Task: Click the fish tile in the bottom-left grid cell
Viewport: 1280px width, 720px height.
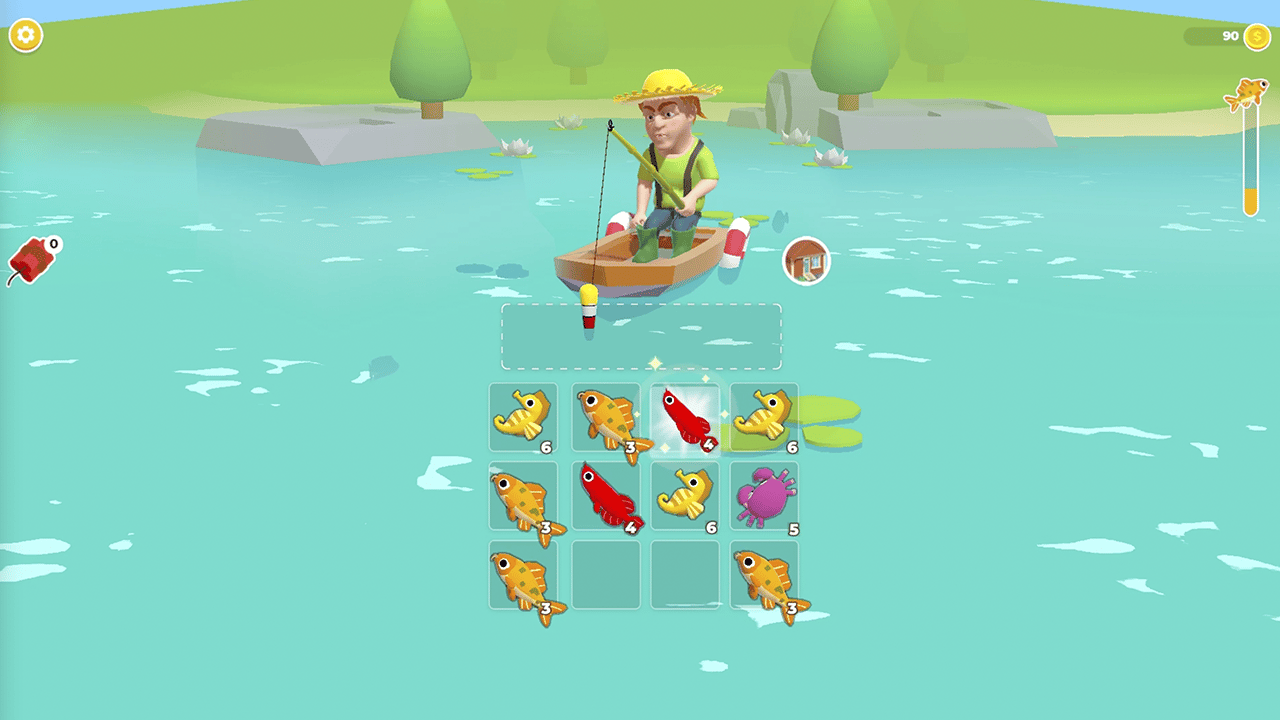Action: point(524,577)
